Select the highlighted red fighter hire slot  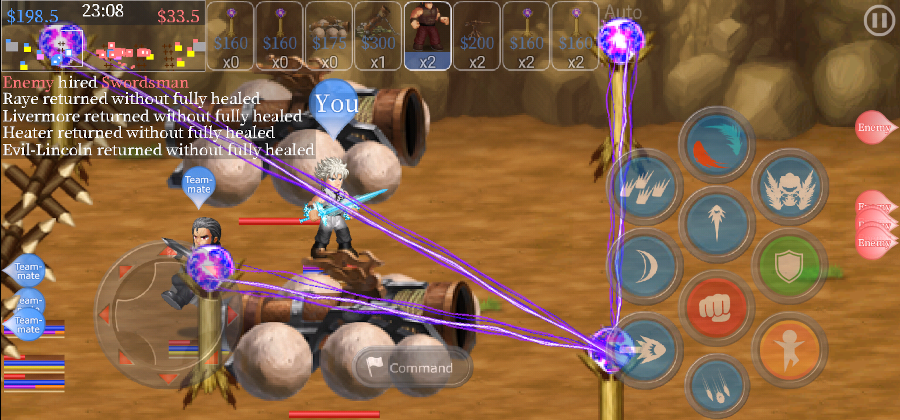[428, 36]
